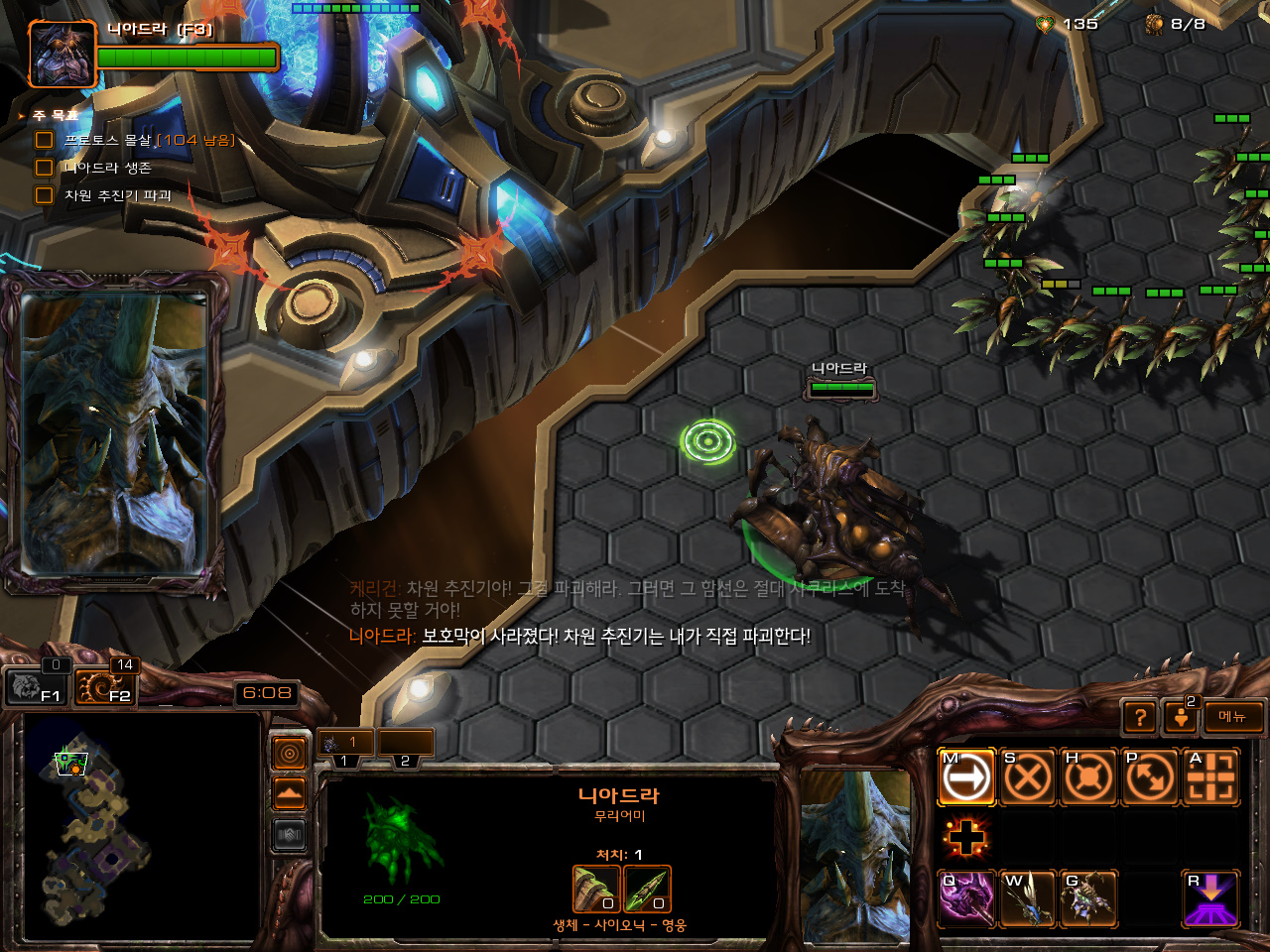
Task: Choose the Patrol command icon
Action: pyautogui.click(x=1149, y=777)
